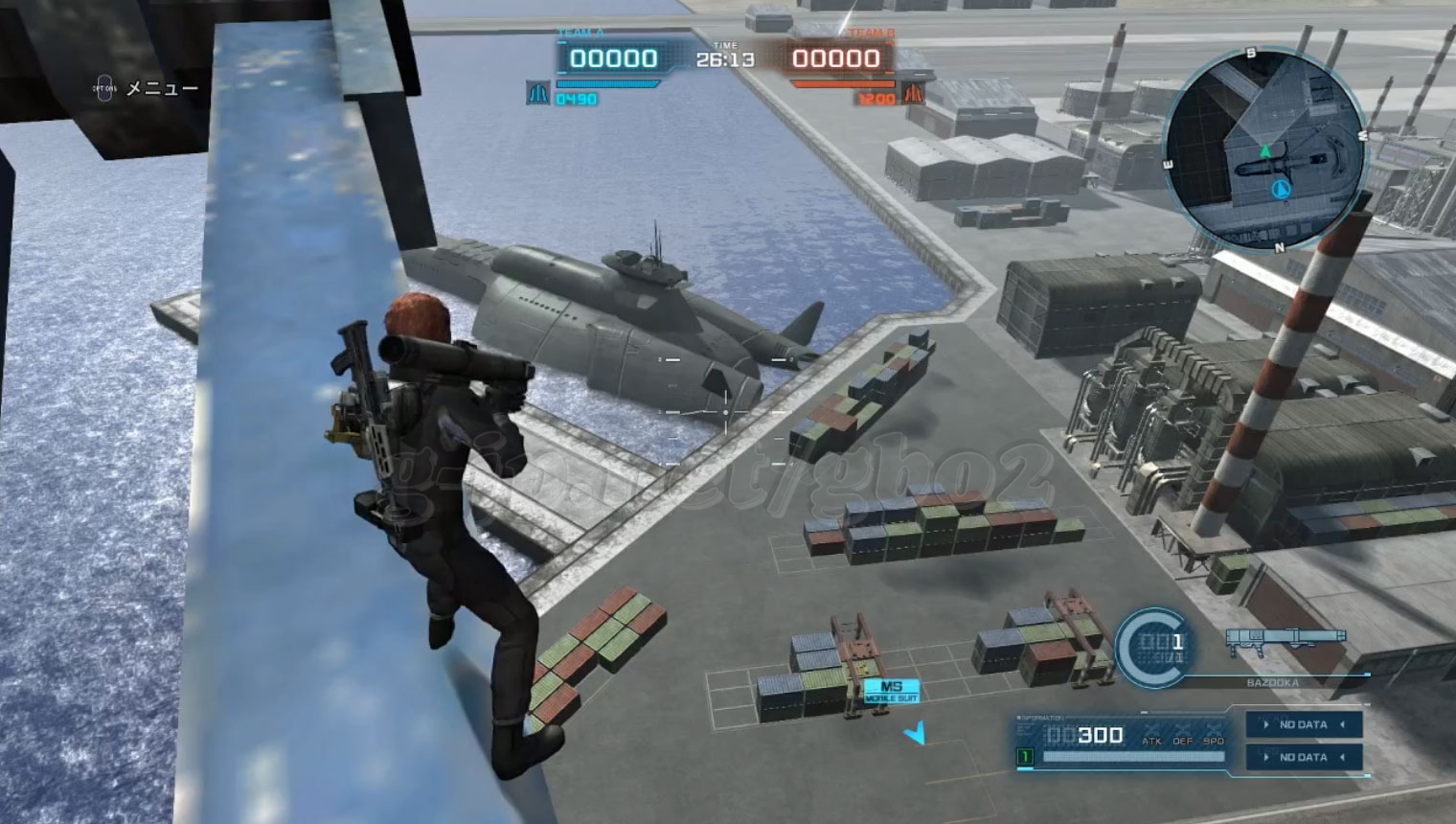The width and height of the screenshot is (1456, 824).
Task: Select the red Team B emblem icon
Action: [x=913, y=94]
